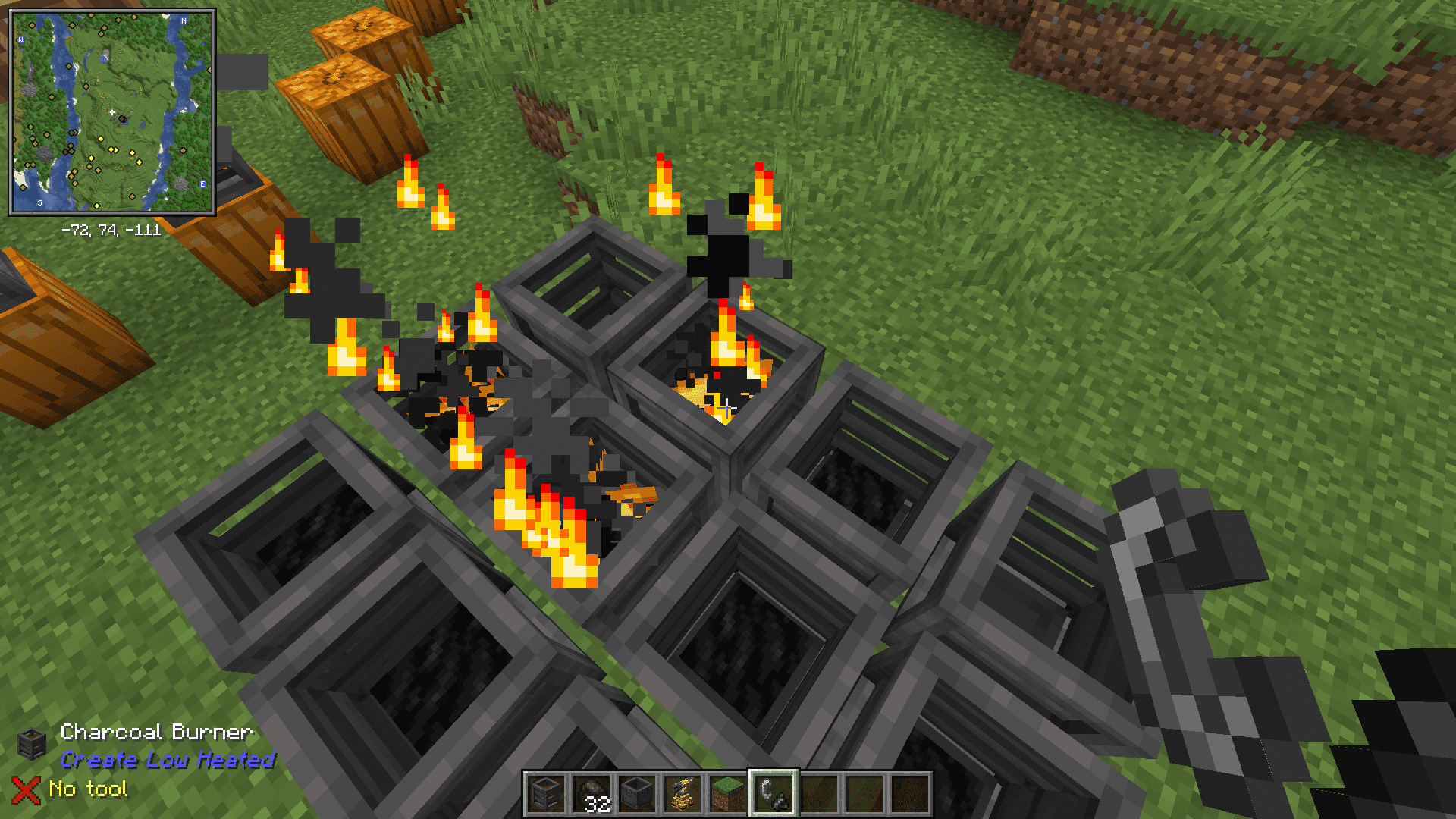Pick the grass block hotbar slot

point(727,794)
